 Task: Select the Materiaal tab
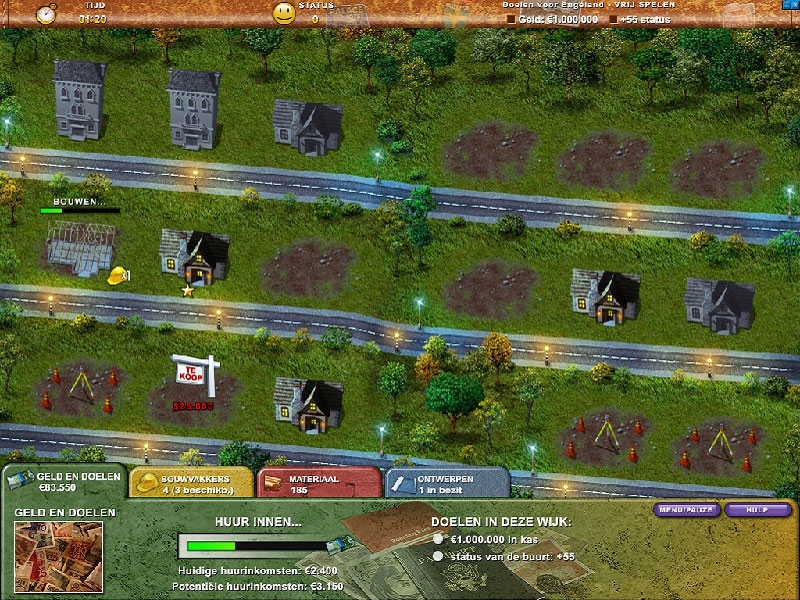pyautogui.click(x=318, y=484)
